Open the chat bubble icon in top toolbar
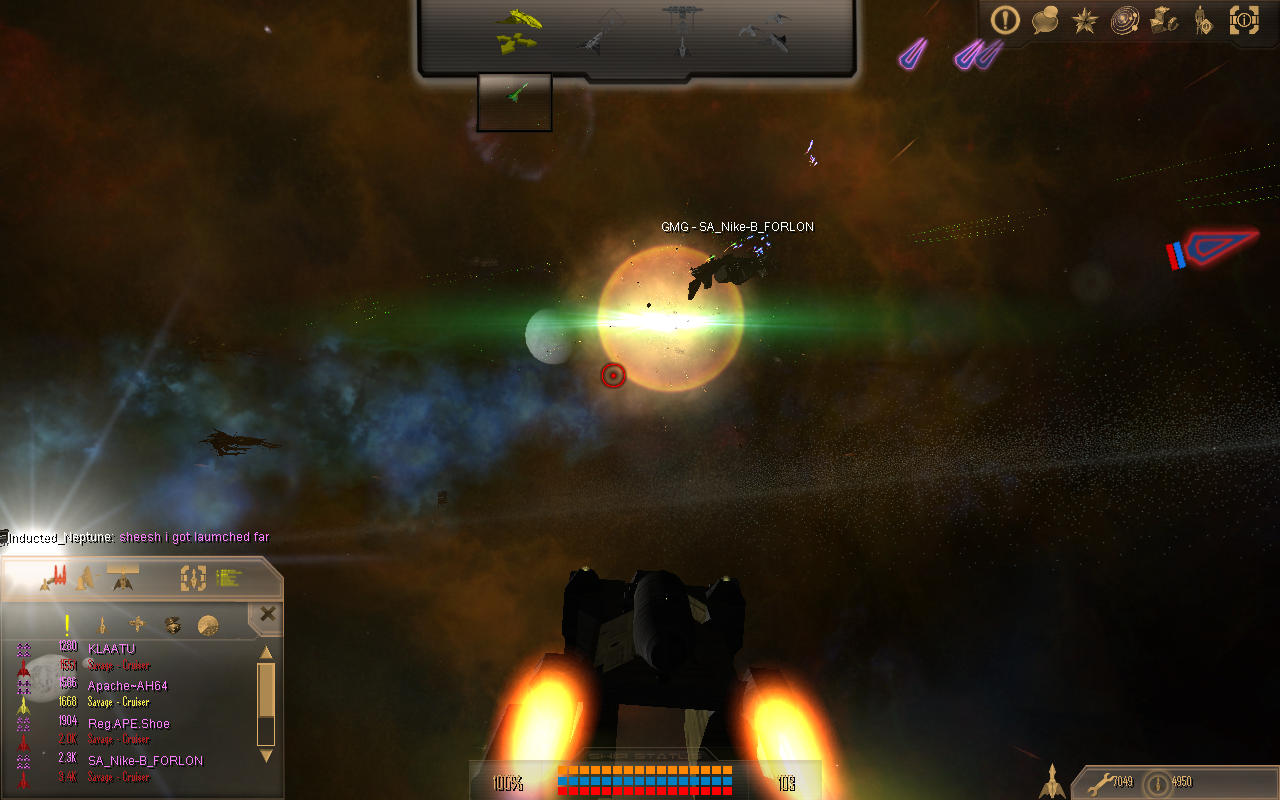The image size is (1280, 800). [x=1046, y=20]
